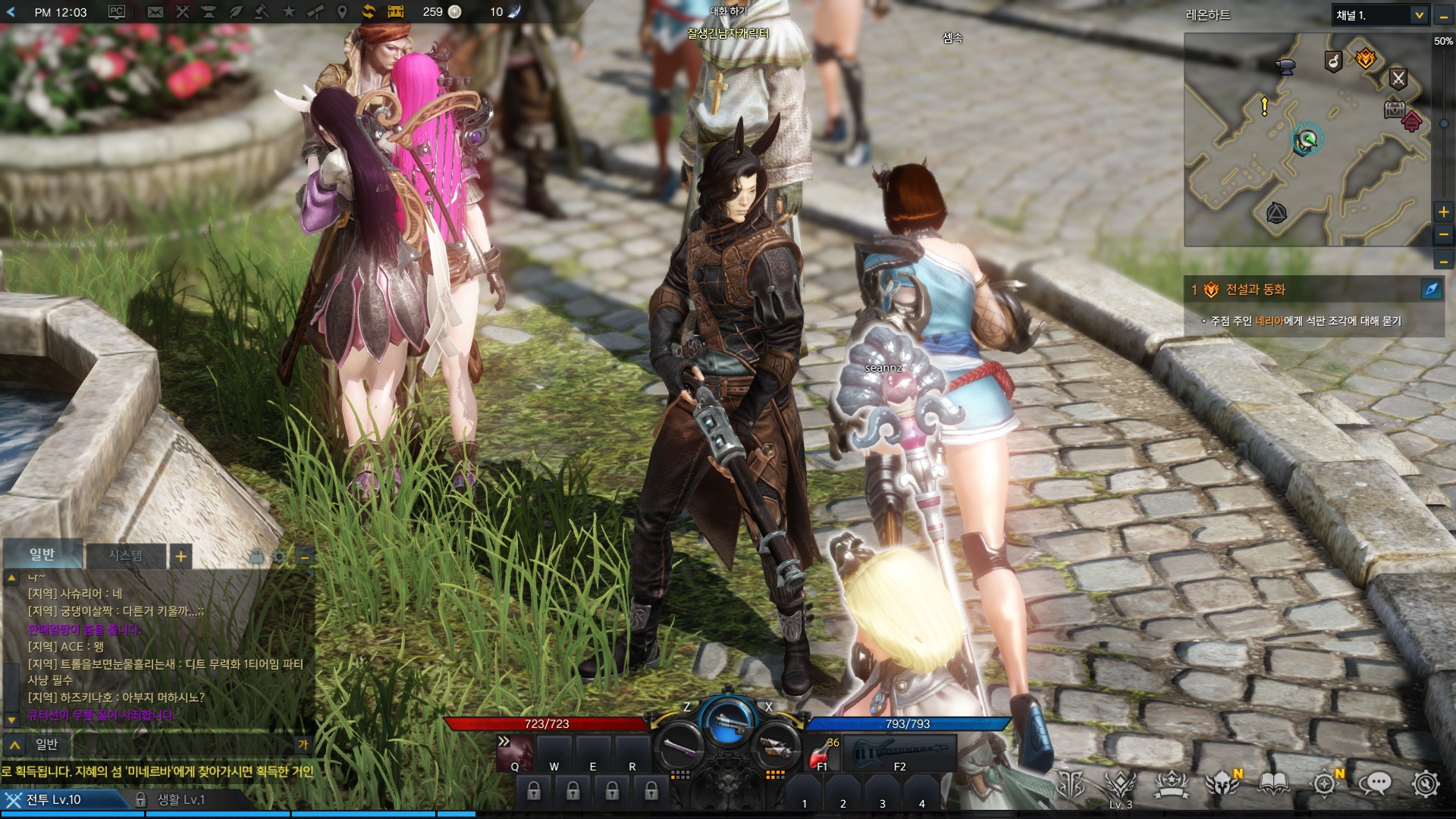Click the minimap zoom slider handle
The height and width of the screenshot is (819, 1456).
(x=1443, y=124)
